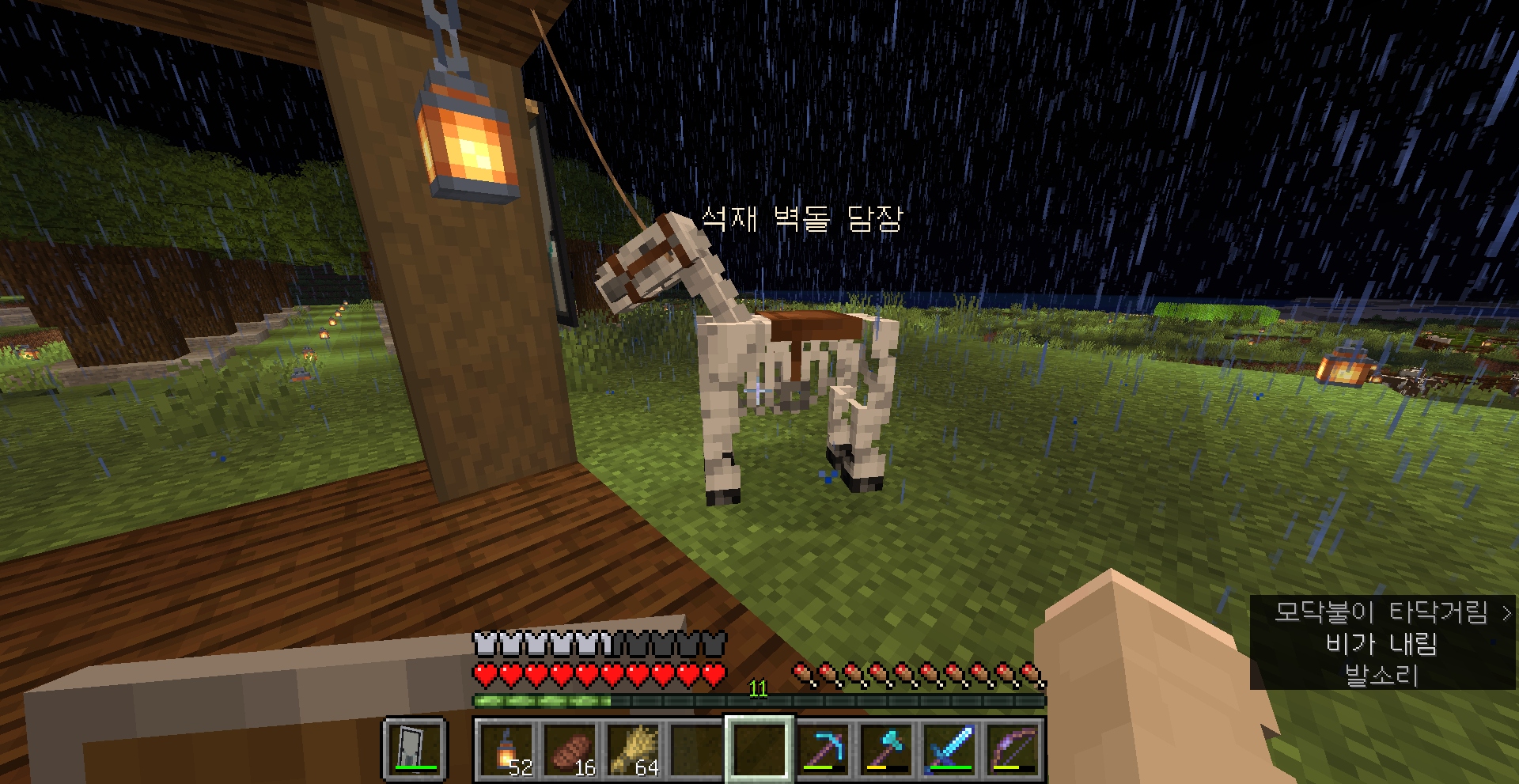Image resolution: width=1519 pixels, height=784 pixels.
Task: Select the wheat stack hotbar slot
Action: pos(633,749)
